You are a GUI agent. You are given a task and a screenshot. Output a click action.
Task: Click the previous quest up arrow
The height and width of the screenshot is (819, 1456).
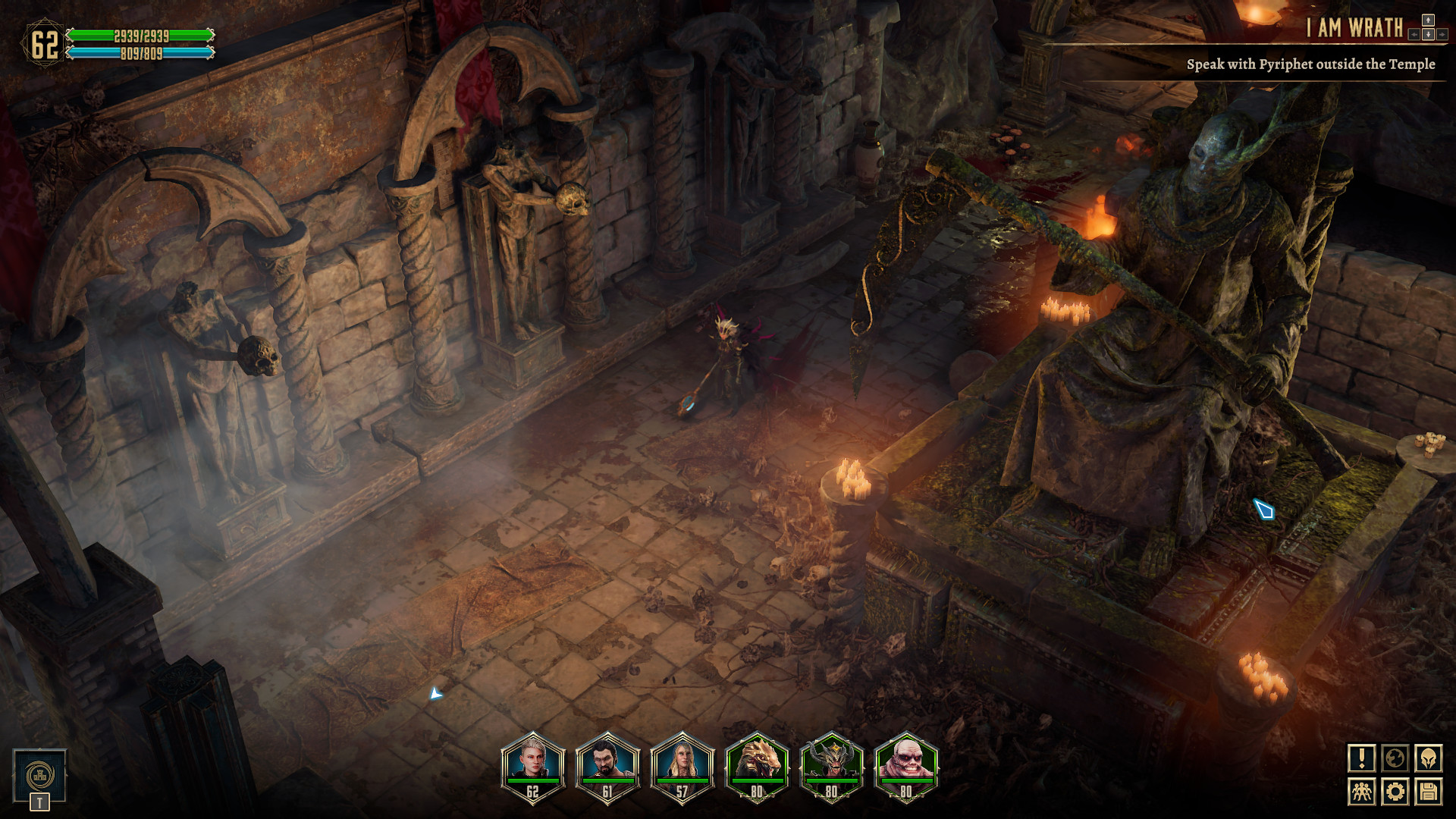[1428, 20]
